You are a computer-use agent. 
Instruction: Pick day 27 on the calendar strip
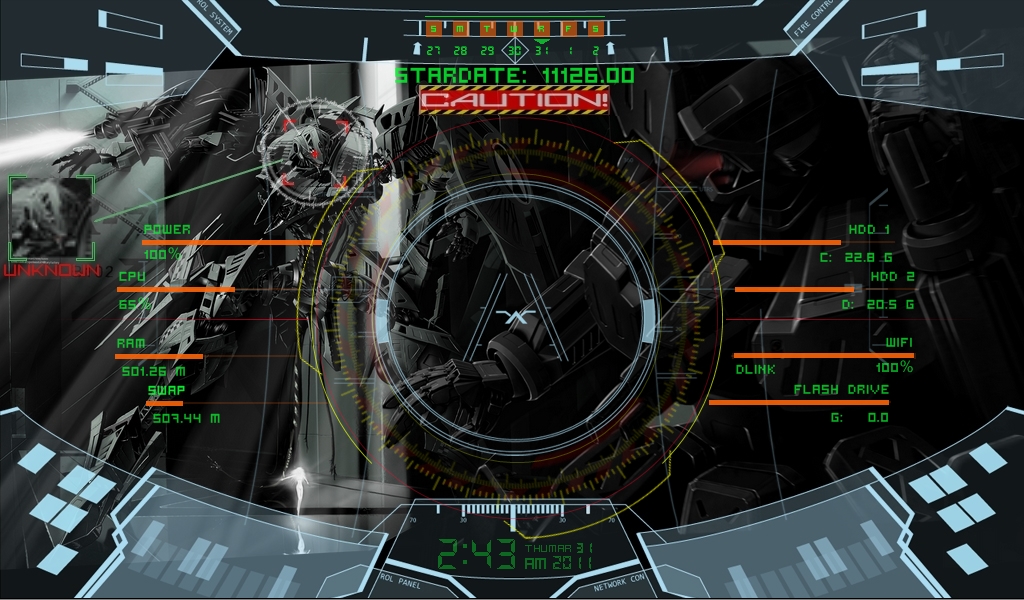(433, 49)
